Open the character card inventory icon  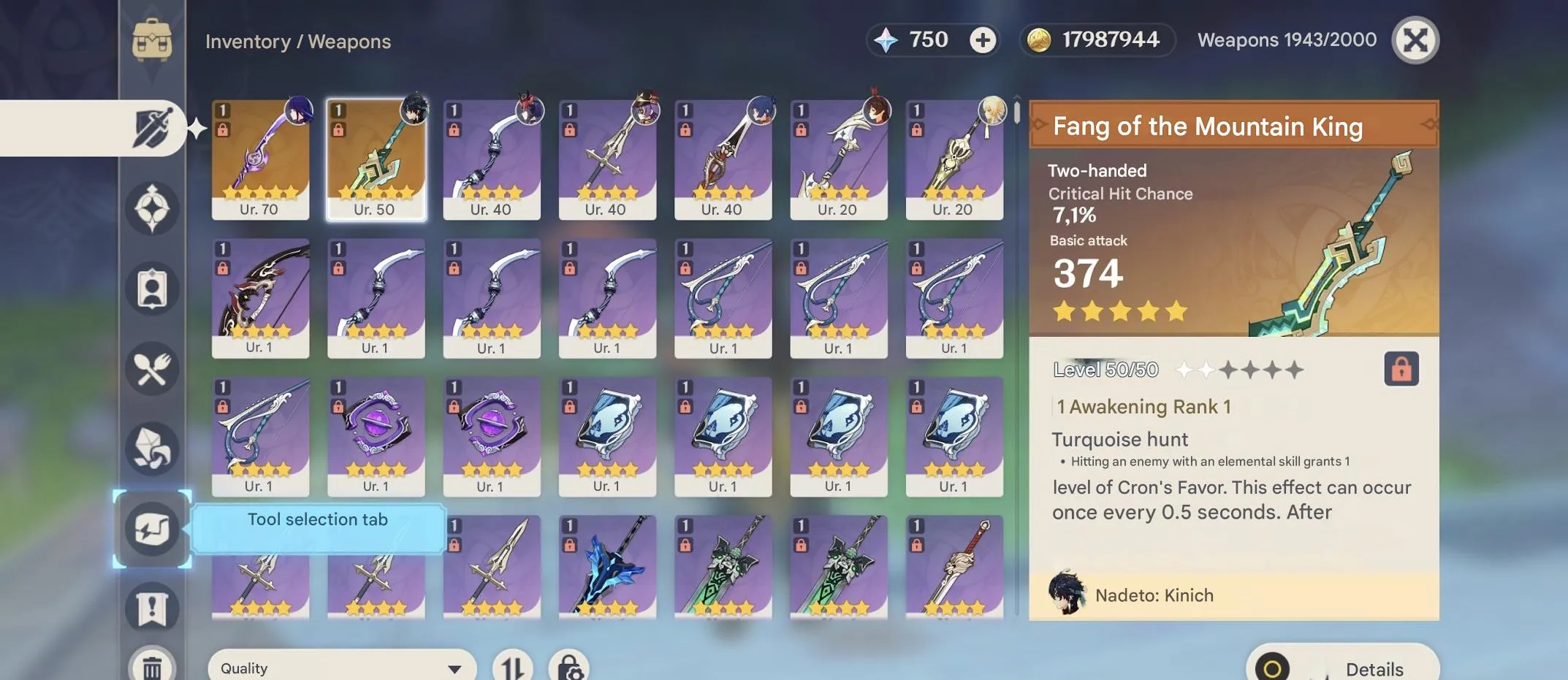point(151,289)
